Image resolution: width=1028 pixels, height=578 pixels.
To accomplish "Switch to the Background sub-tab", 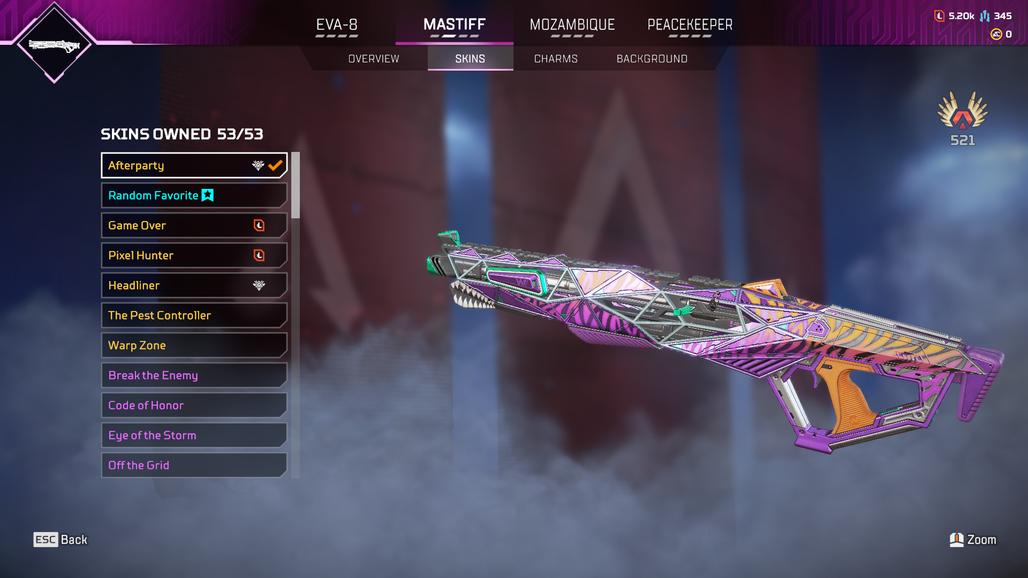I will pos(651,59).
